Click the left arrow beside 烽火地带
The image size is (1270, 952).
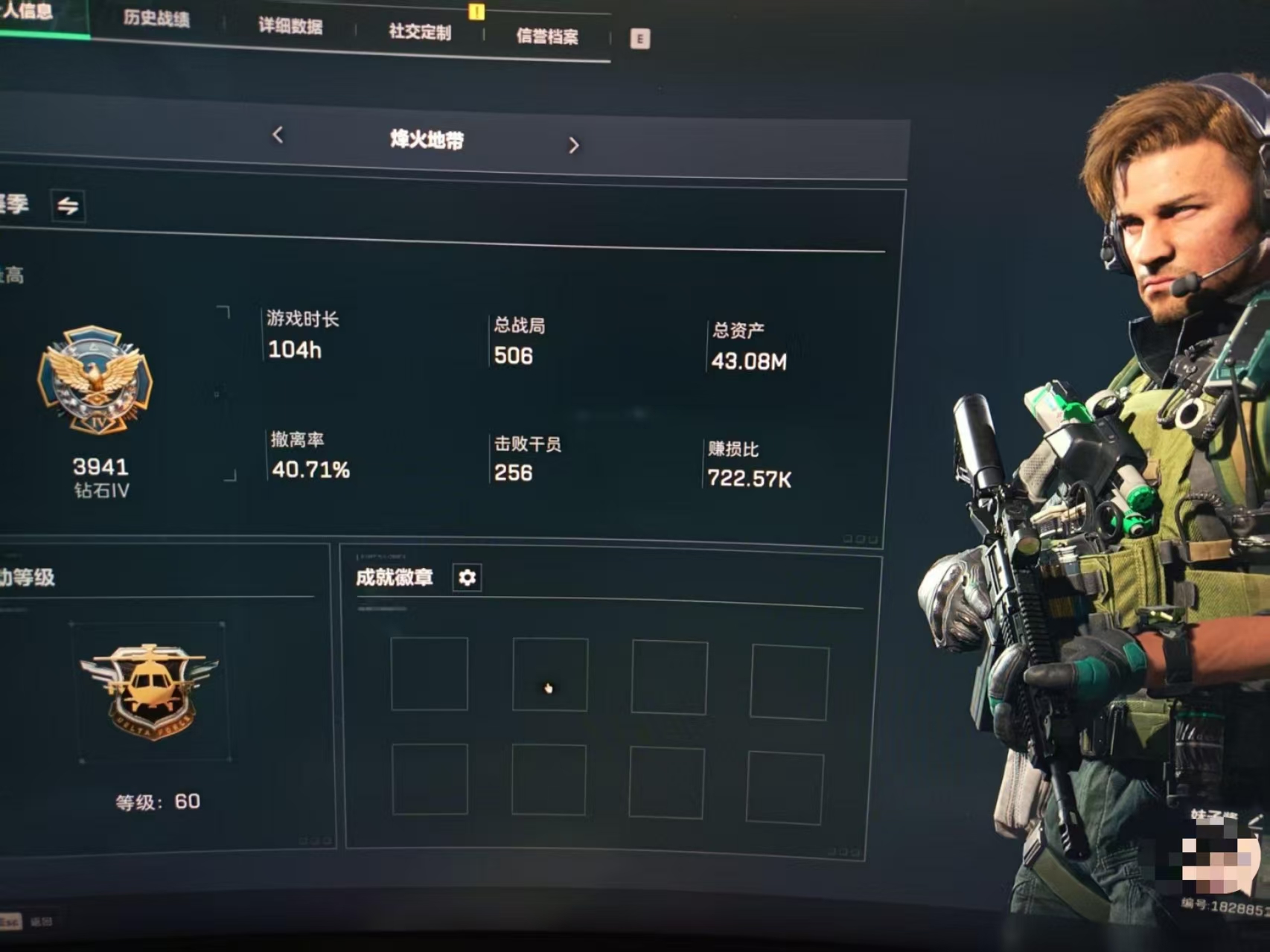(278, 135)
